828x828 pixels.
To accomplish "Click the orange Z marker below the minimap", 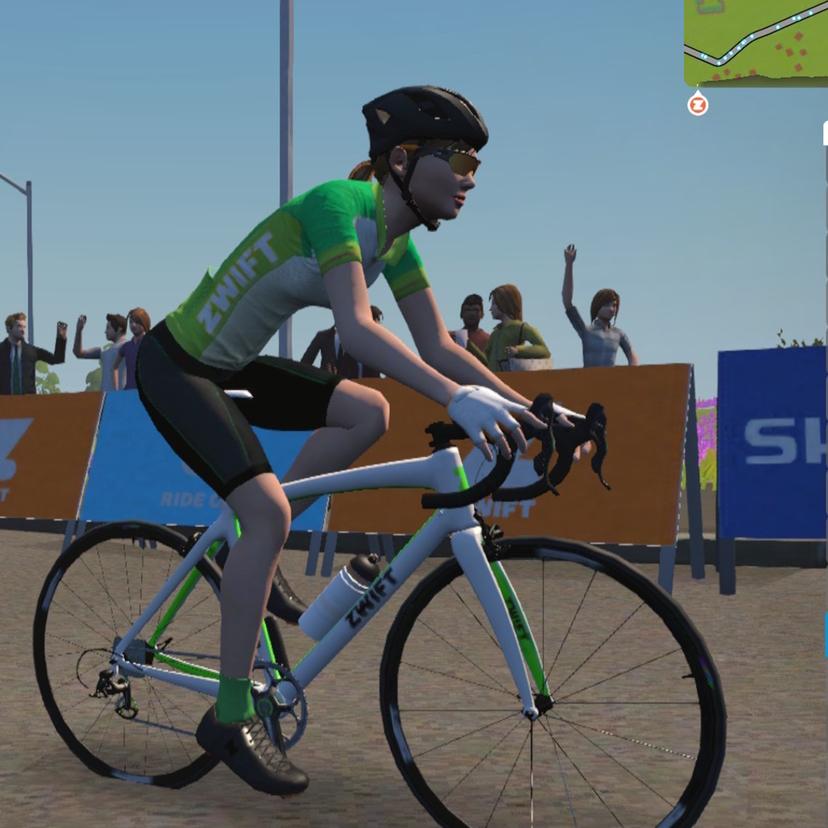I will coord(698,104).
